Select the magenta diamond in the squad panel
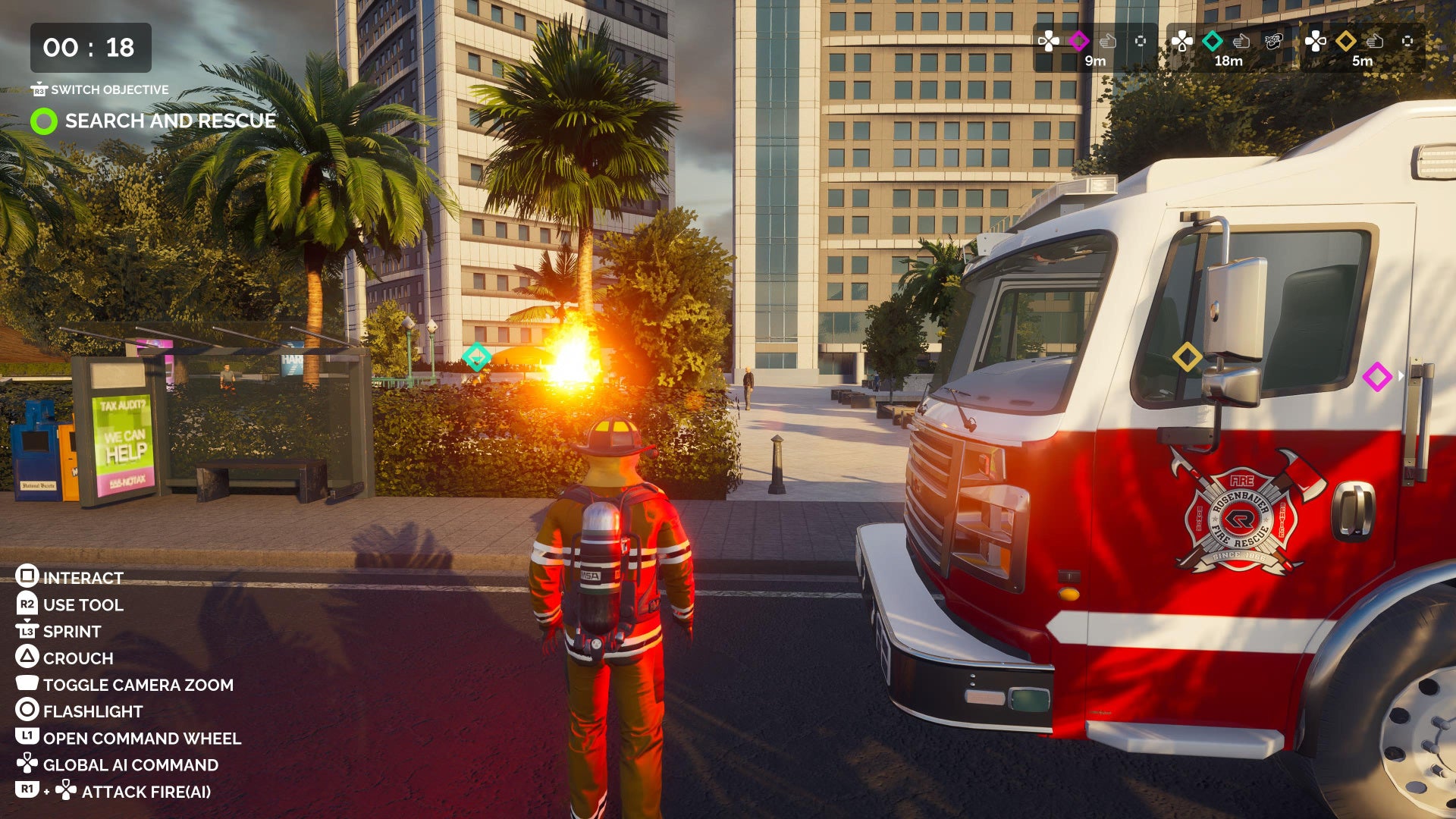 (1078, 41)
